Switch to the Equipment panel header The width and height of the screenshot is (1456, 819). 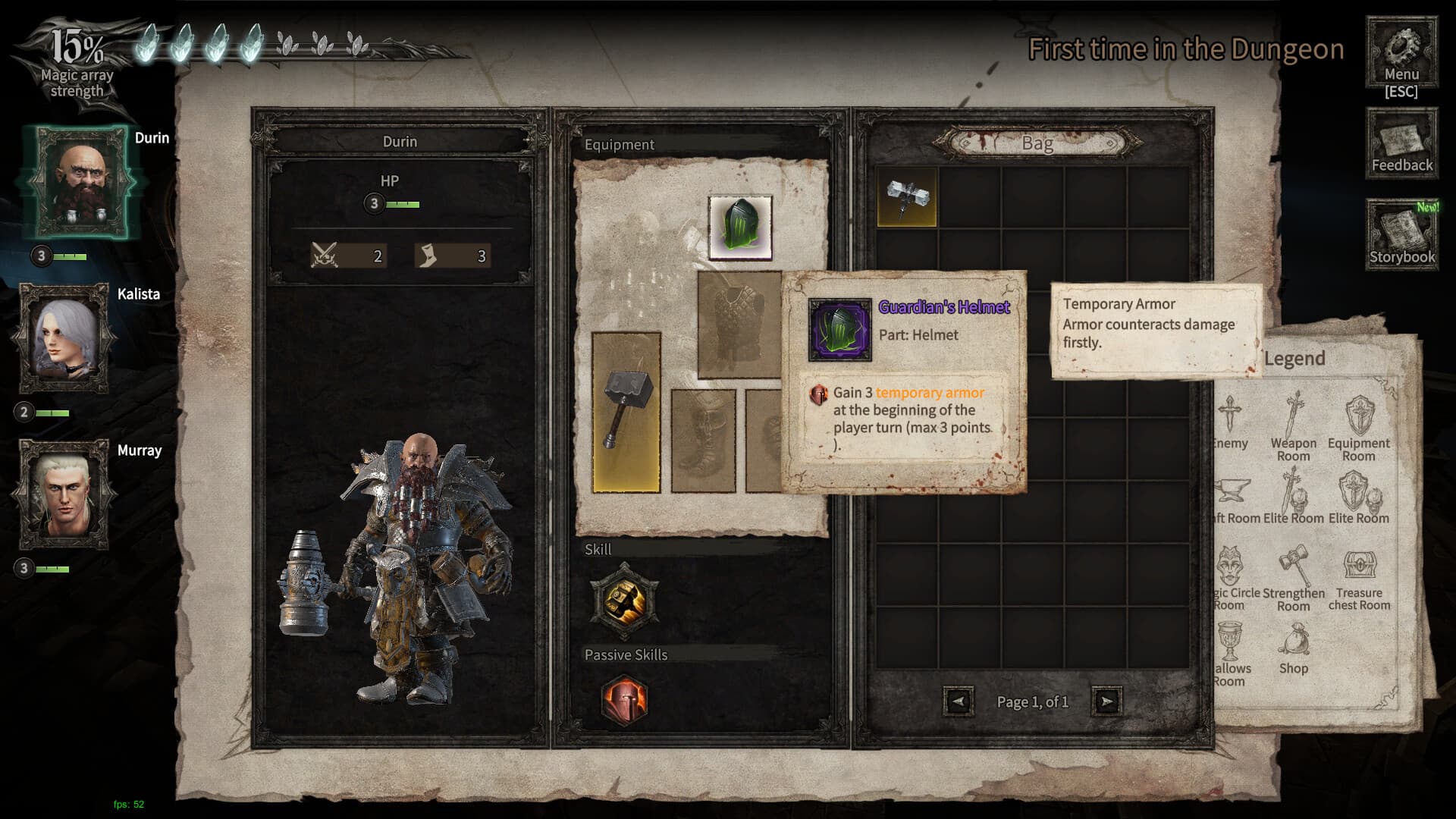(620, 144)
